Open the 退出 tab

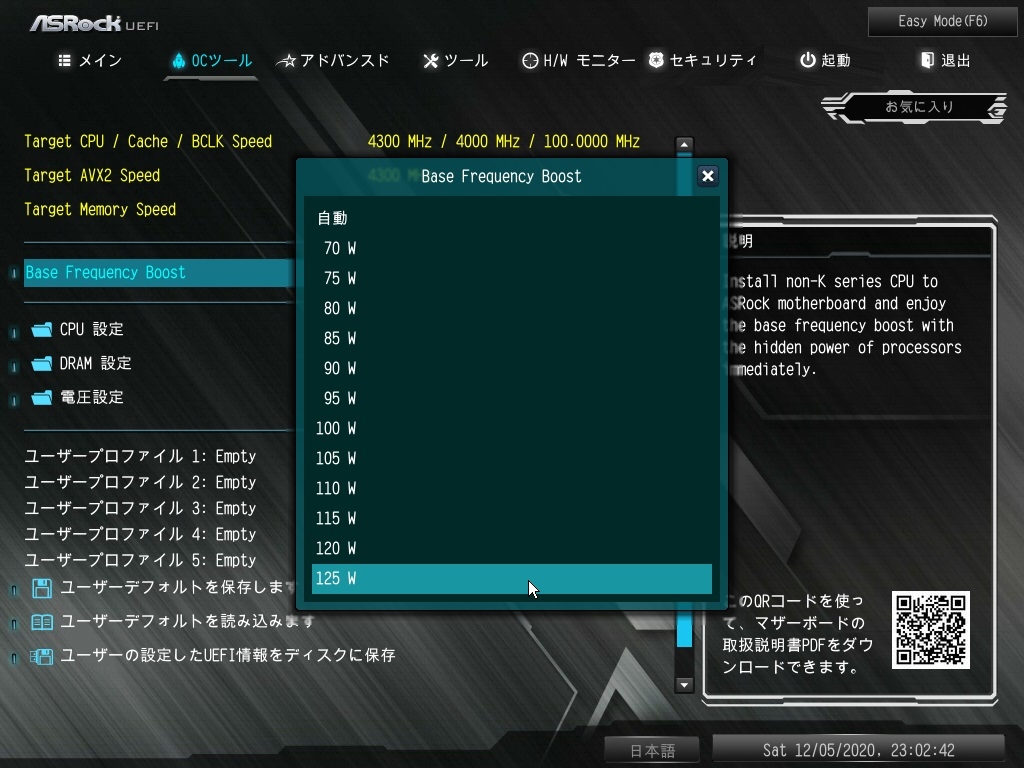[x=946, y=61]
